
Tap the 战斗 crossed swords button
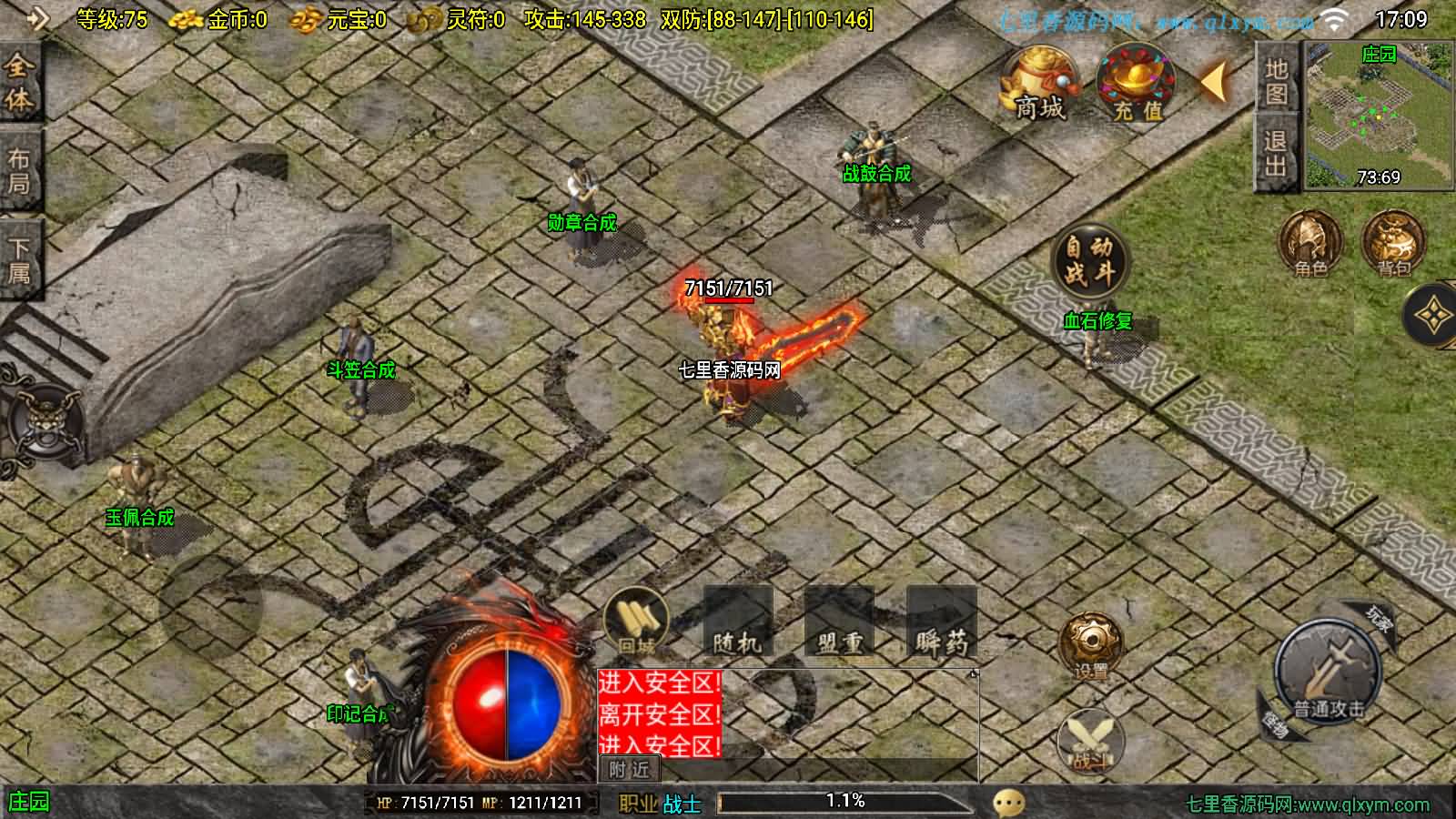click(x=1090, y=739)
